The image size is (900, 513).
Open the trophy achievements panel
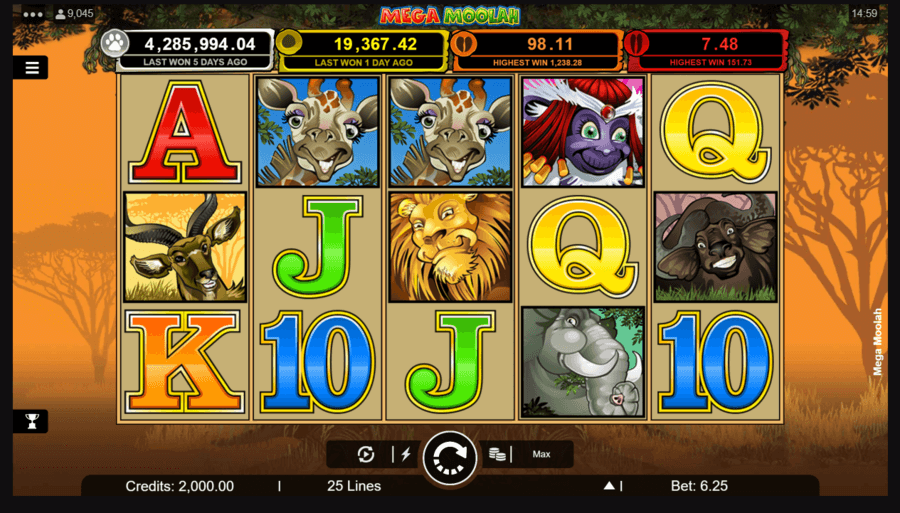point(30,421)
